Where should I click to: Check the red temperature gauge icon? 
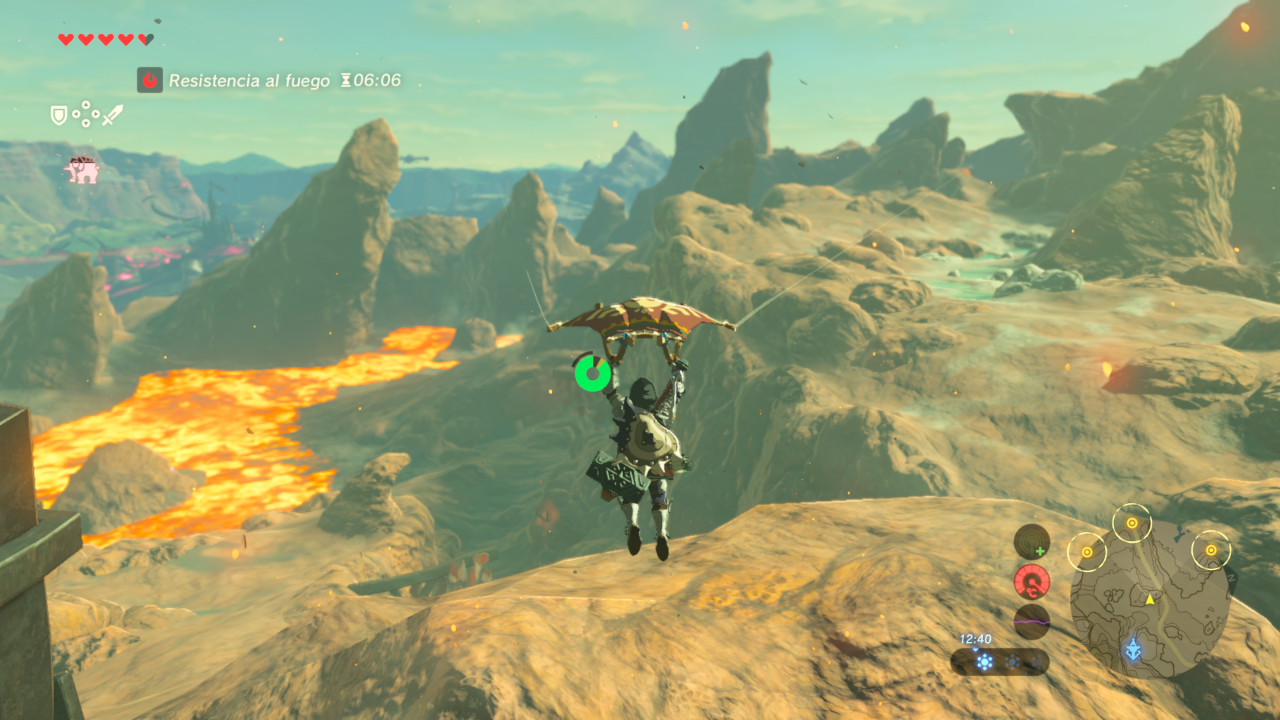(x=1032, y=581)
